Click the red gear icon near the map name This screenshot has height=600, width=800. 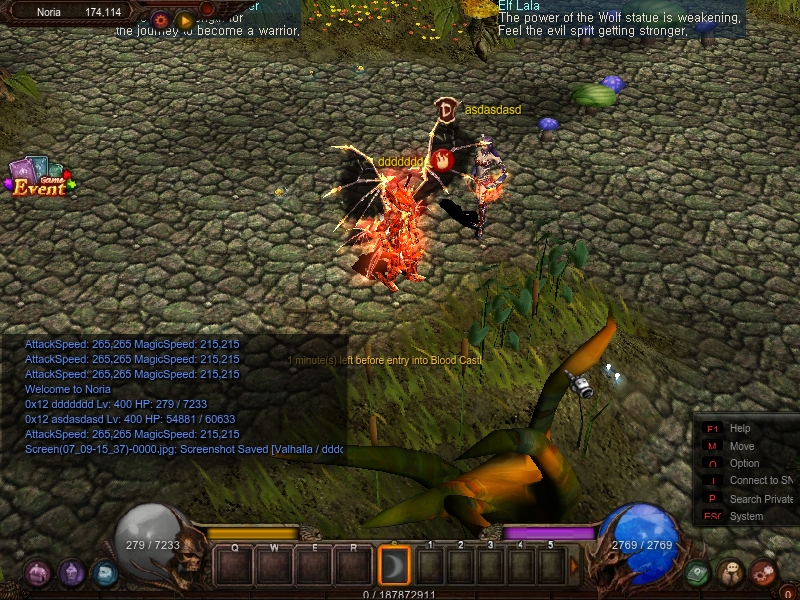160,19
